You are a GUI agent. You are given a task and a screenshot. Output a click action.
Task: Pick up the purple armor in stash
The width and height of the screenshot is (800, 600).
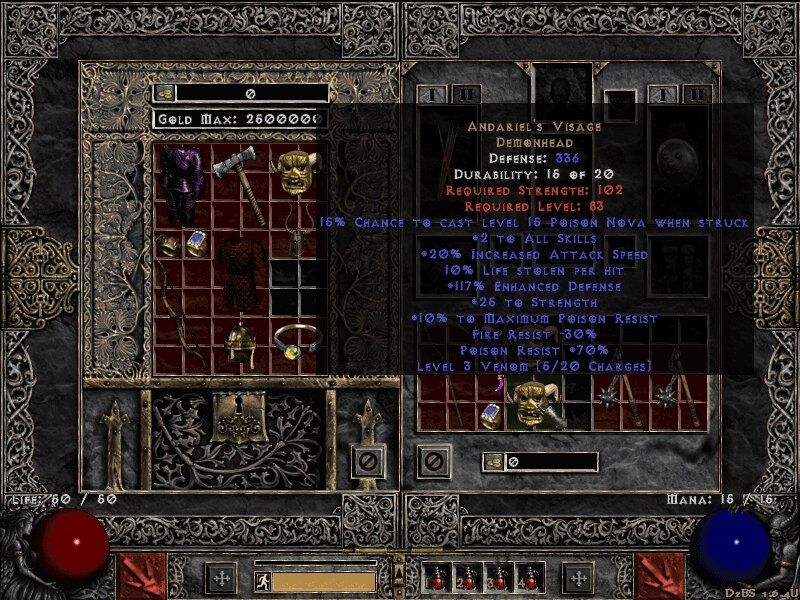[182, 185]
